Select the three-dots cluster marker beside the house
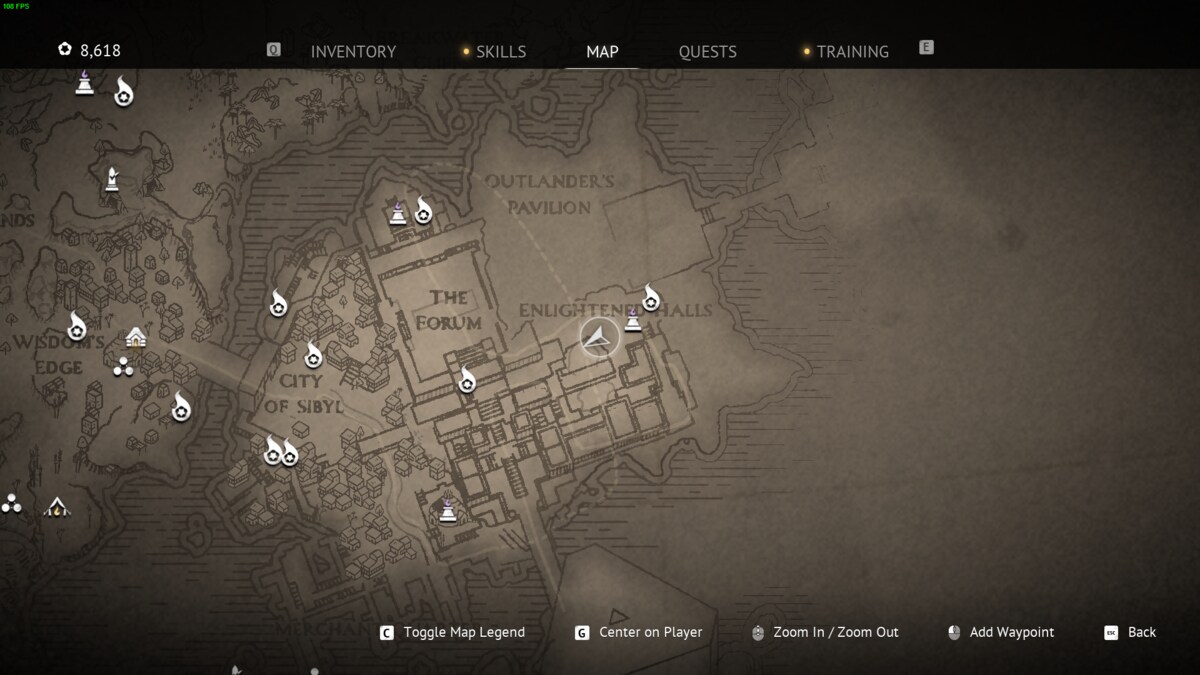 [x=123, y=367]
